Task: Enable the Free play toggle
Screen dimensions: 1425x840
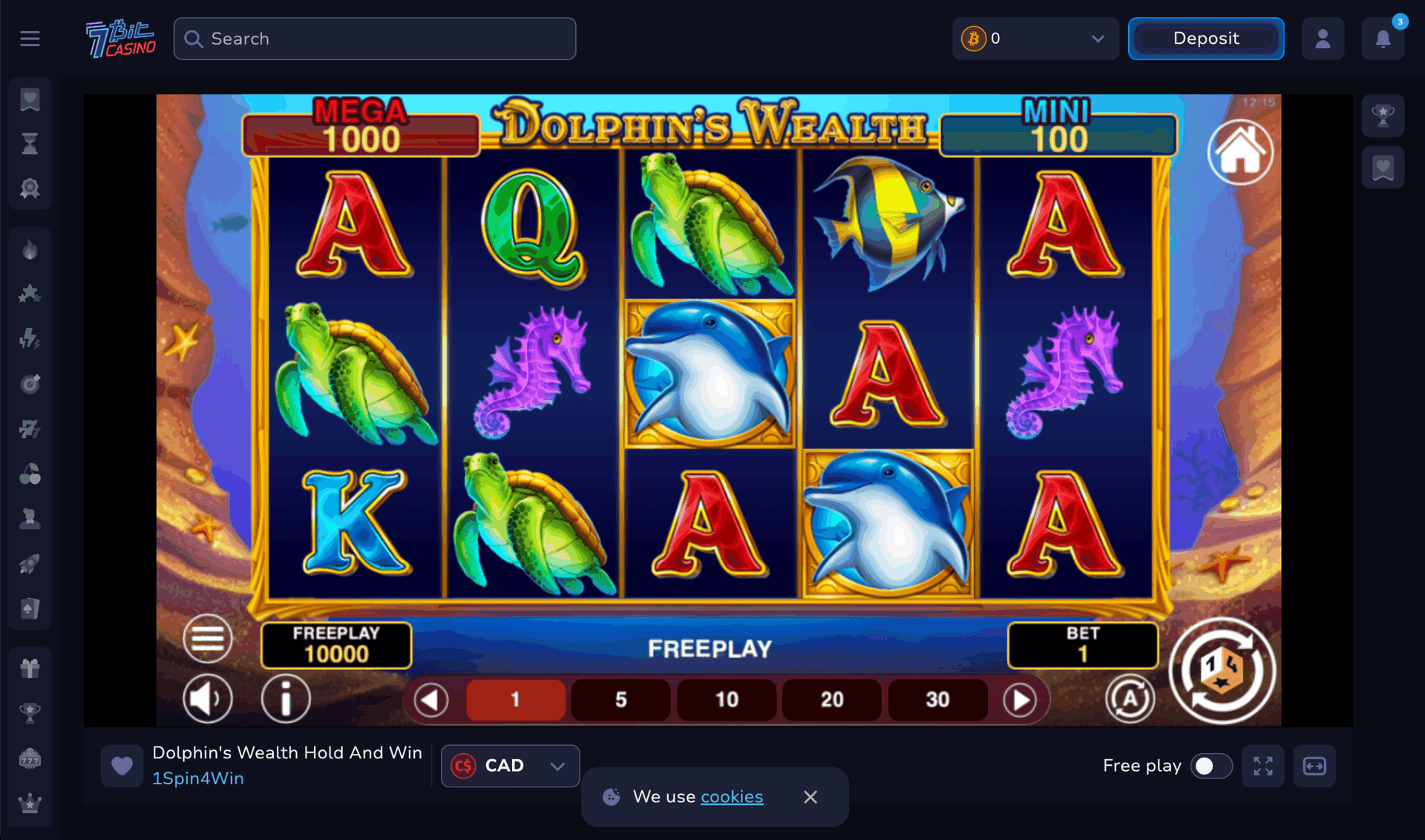Action: pyautogui.click(x=1211, y=766)
